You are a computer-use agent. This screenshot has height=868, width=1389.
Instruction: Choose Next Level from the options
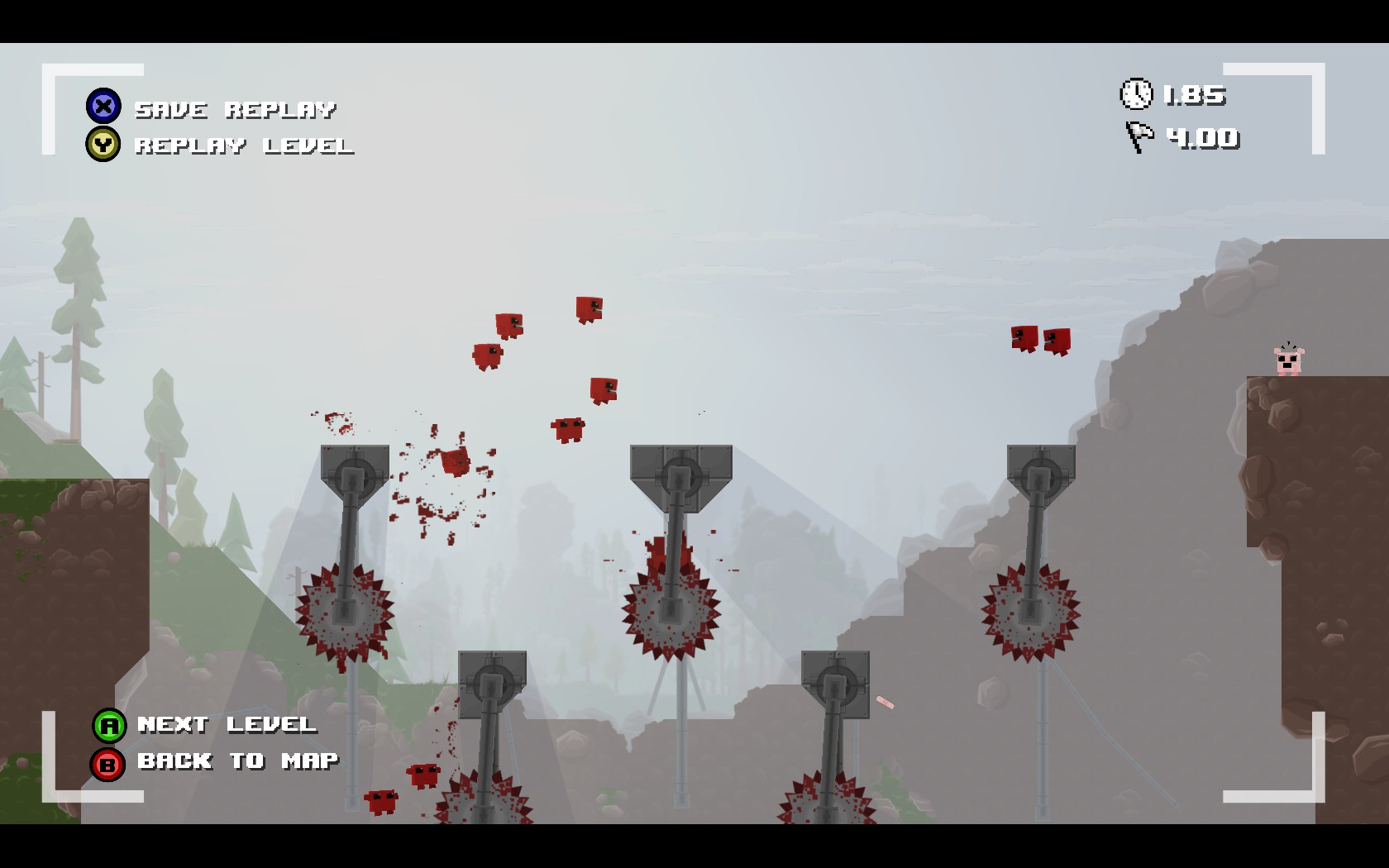point(226,725)
